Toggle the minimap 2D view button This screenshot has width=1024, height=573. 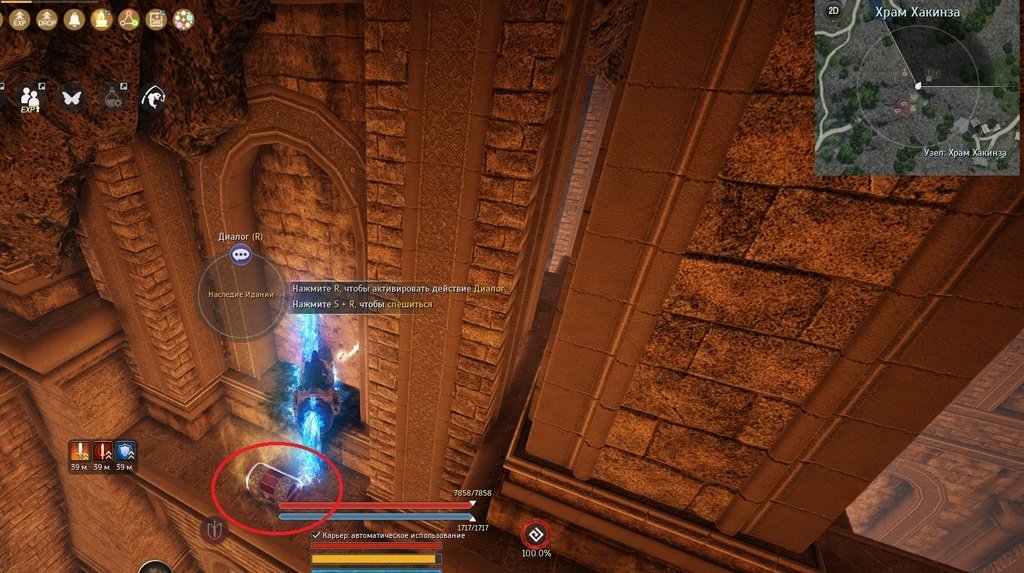point(833,11)
